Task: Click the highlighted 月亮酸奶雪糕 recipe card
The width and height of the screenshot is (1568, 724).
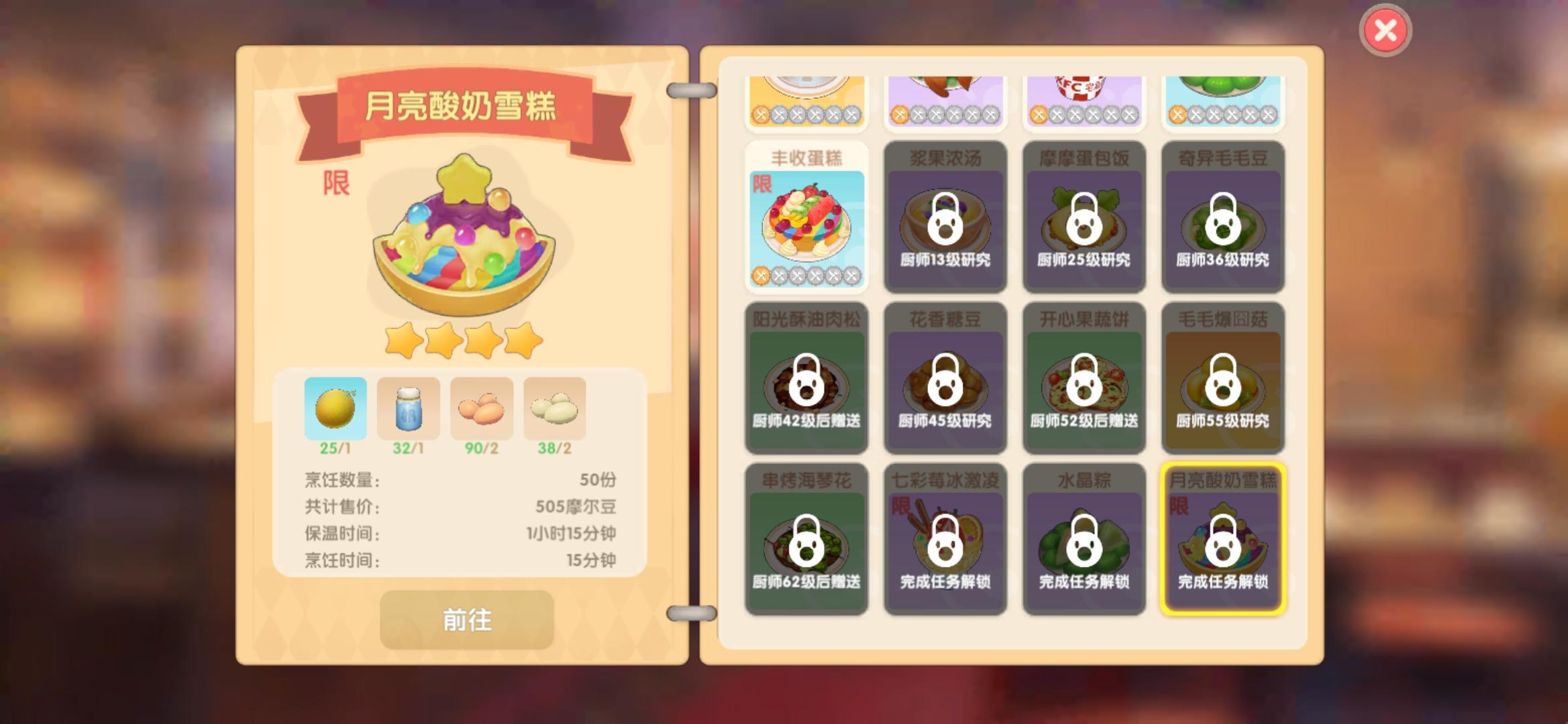Action: (x=1222, y=540)
